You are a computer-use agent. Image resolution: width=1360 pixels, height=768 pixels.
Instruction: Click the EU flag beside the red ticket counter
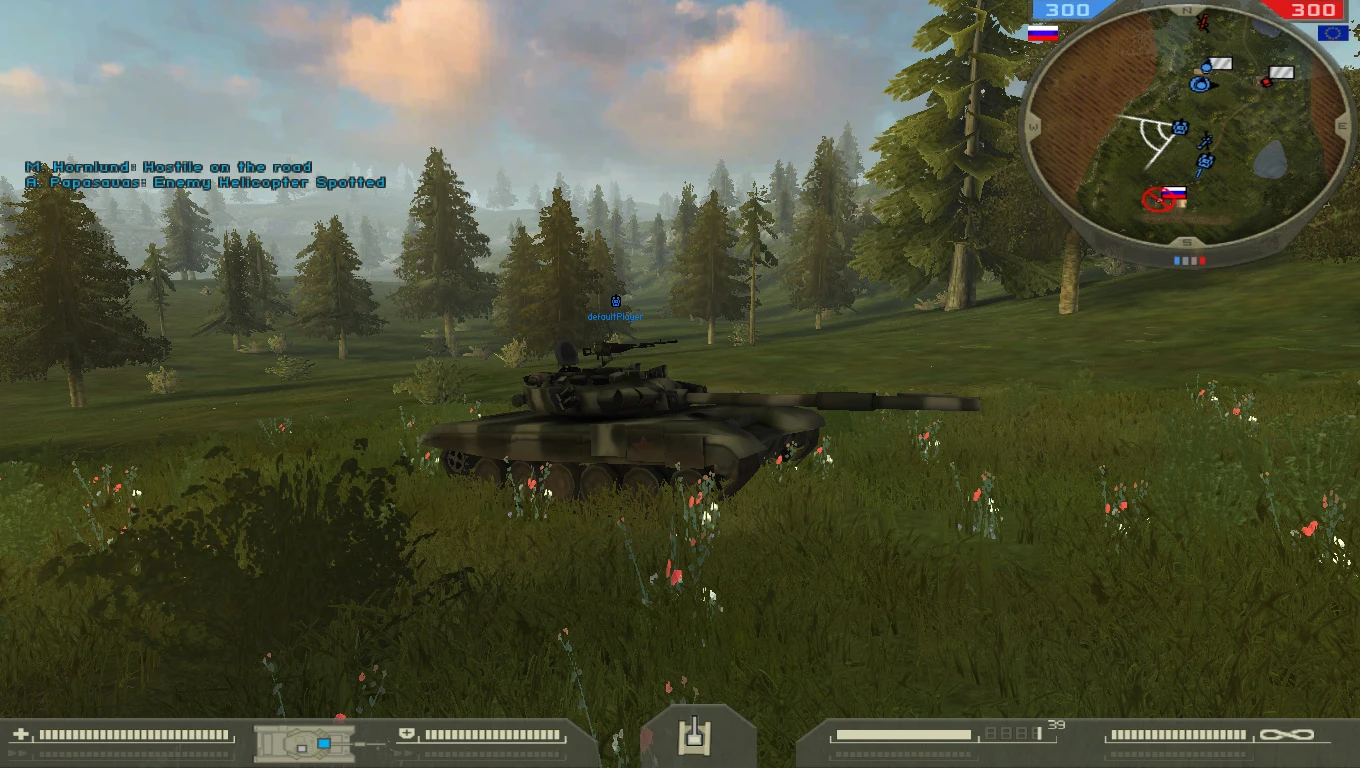tap(1334, 35)
